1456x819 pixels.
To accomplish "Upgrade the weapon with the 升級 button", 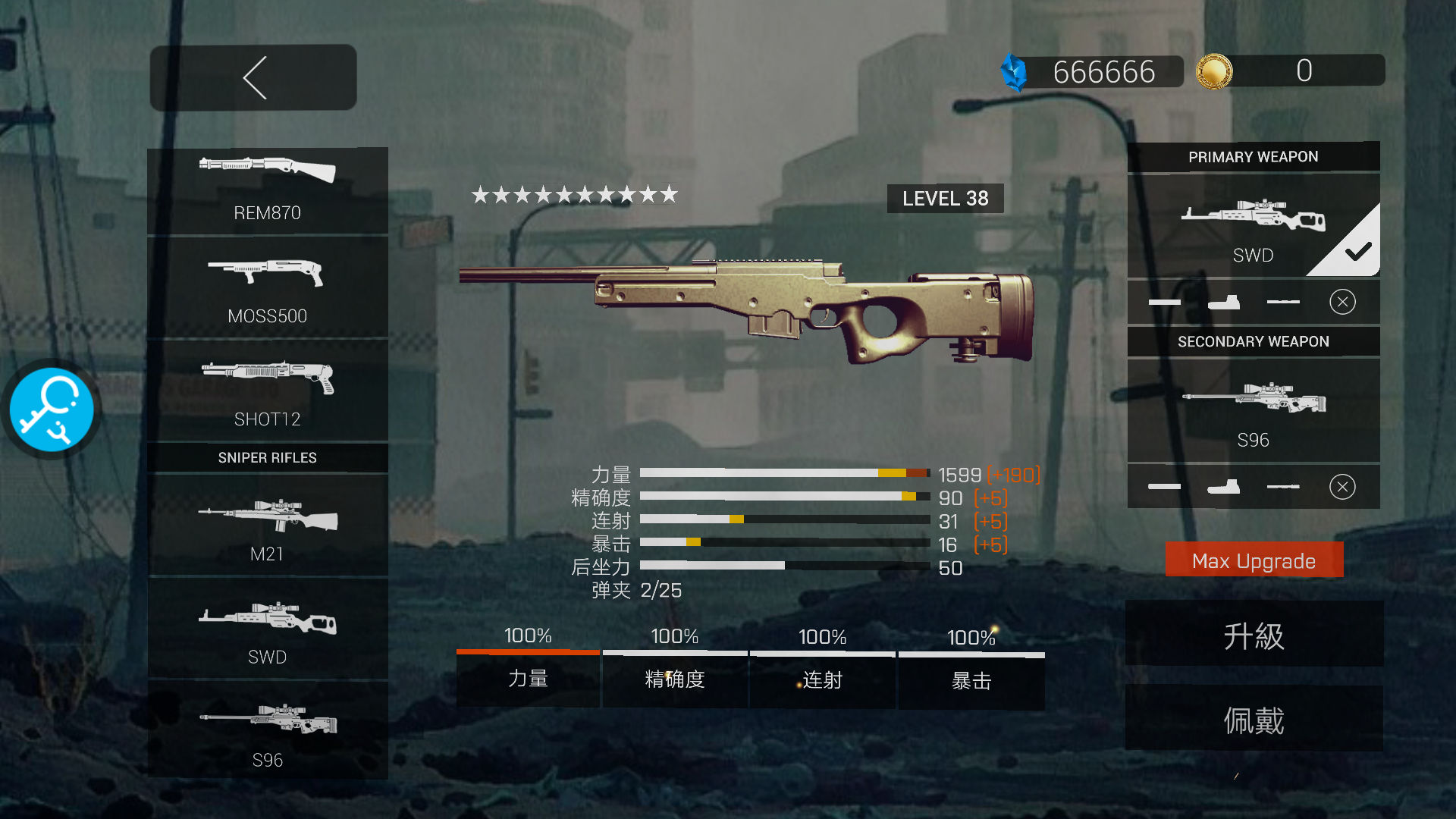I will 1254,635.
